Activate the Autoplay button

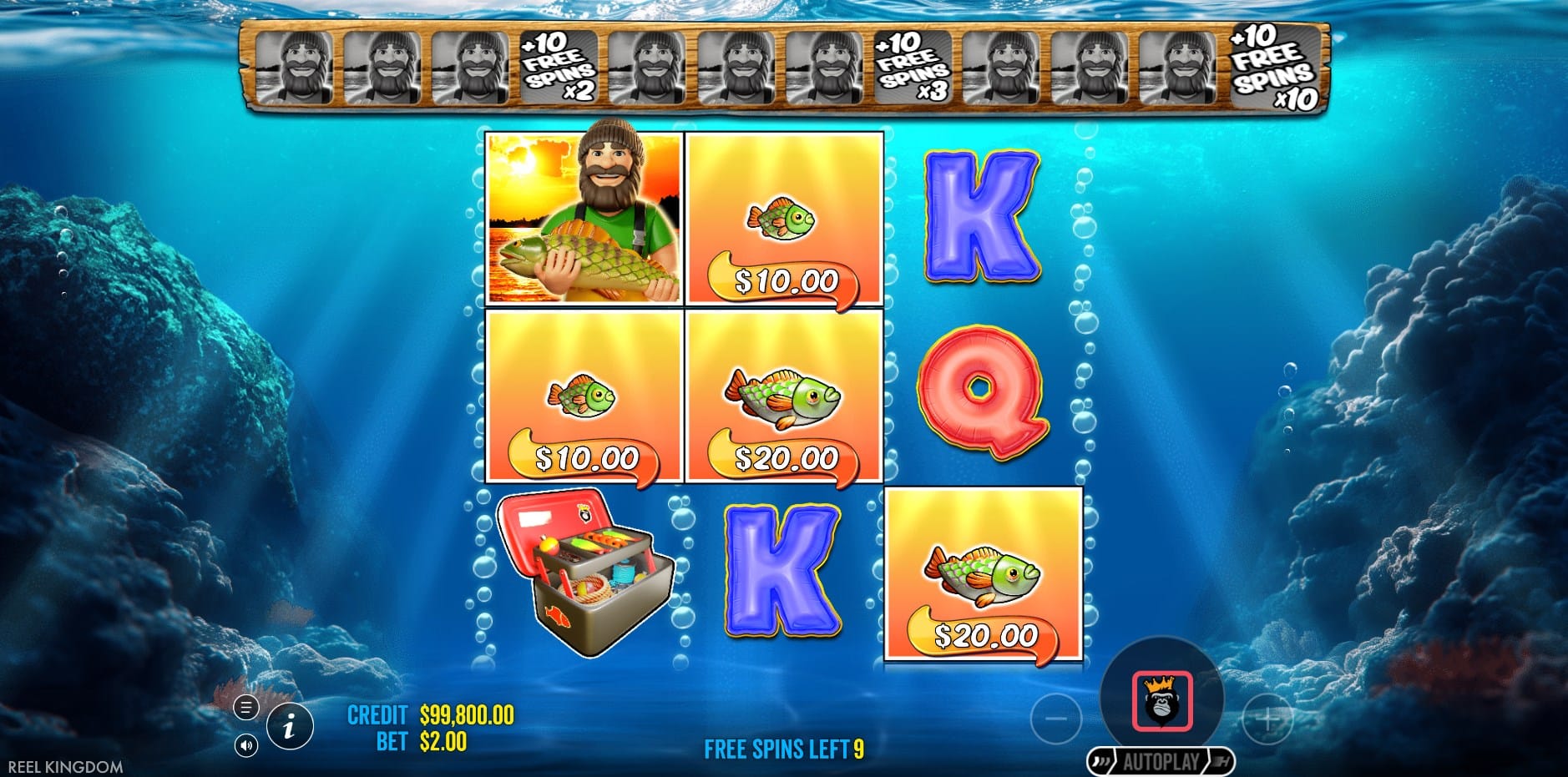click(x=1161, y=761)
